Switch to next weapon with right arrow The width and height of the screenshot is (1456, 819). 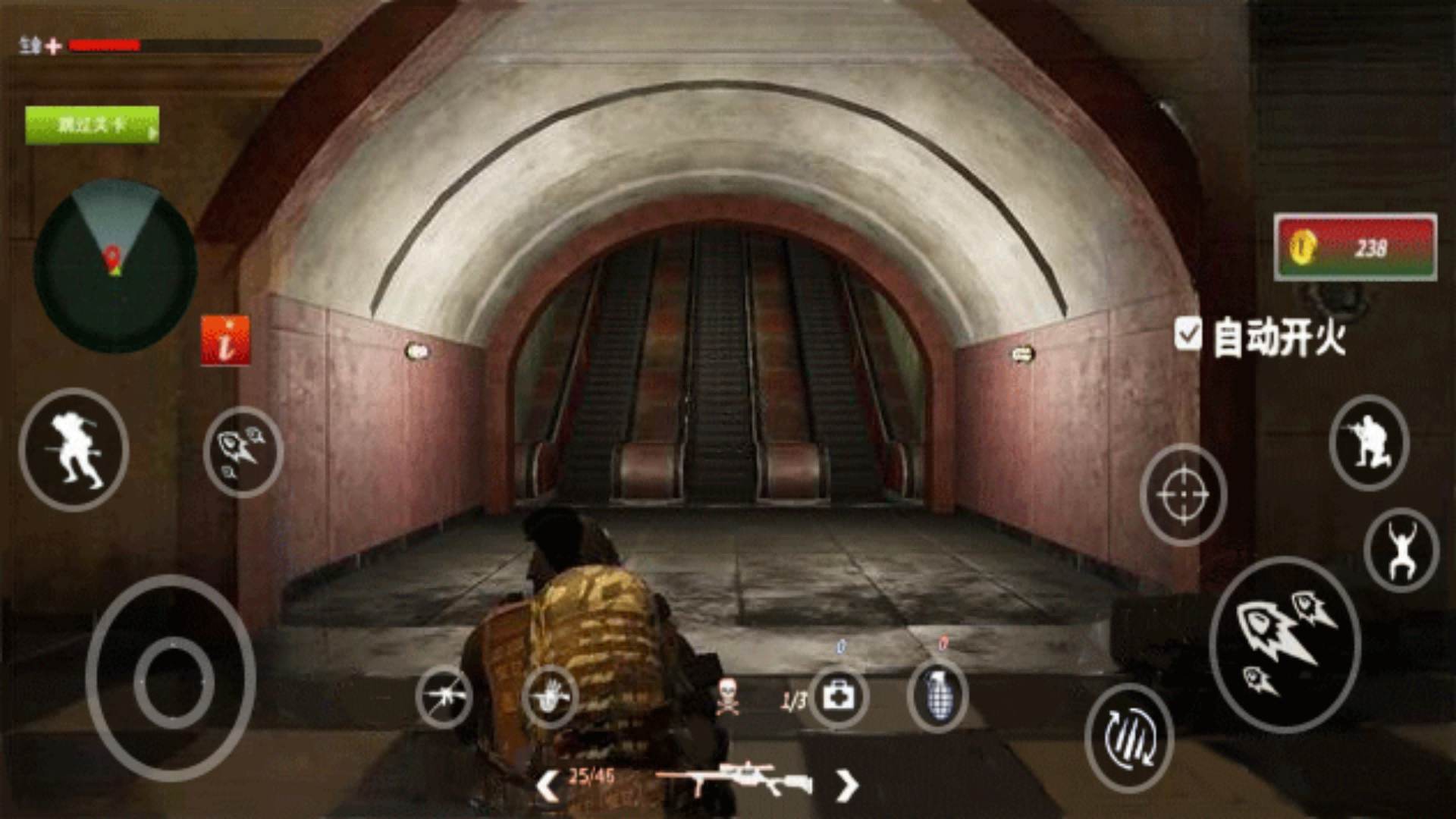coord(847,785)
